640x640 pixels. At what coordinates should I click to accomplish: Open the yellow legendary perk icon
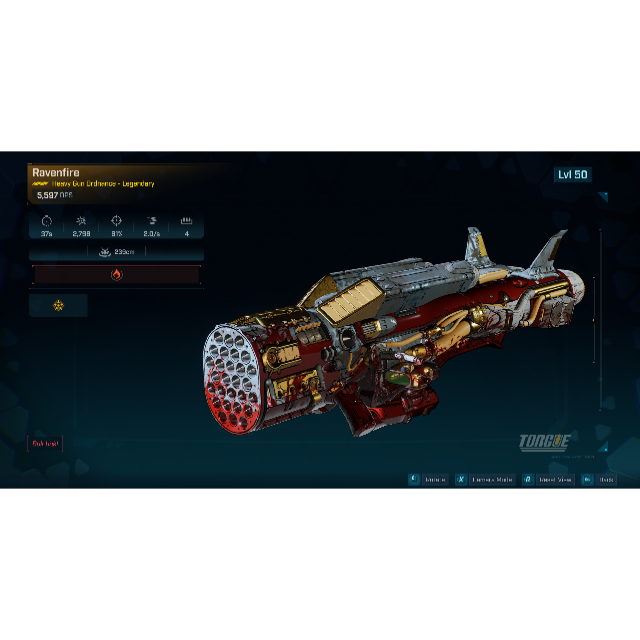tap(58, 305)
